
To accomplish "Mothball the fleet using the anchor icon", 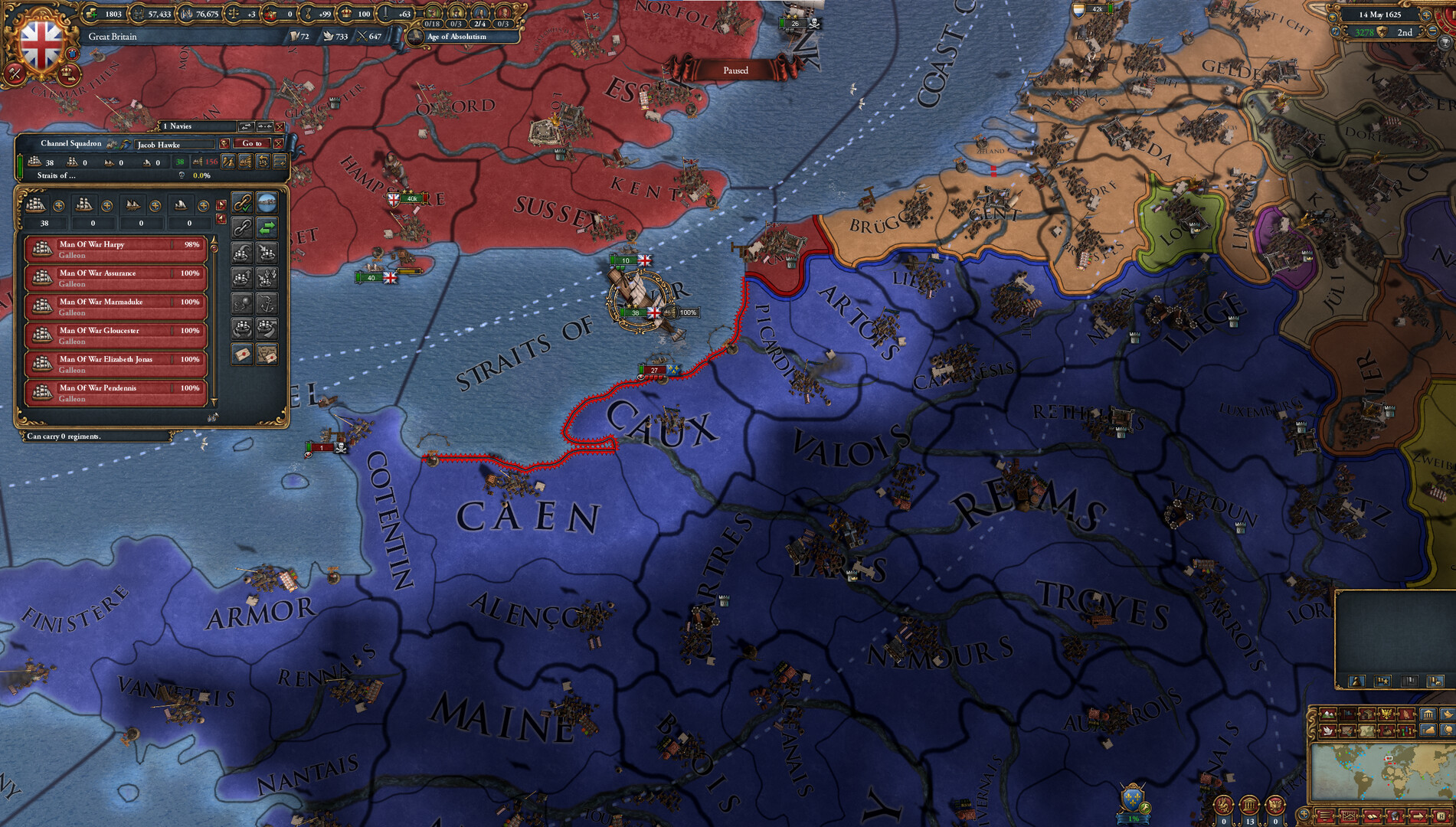I will click(x=267, y=302).
